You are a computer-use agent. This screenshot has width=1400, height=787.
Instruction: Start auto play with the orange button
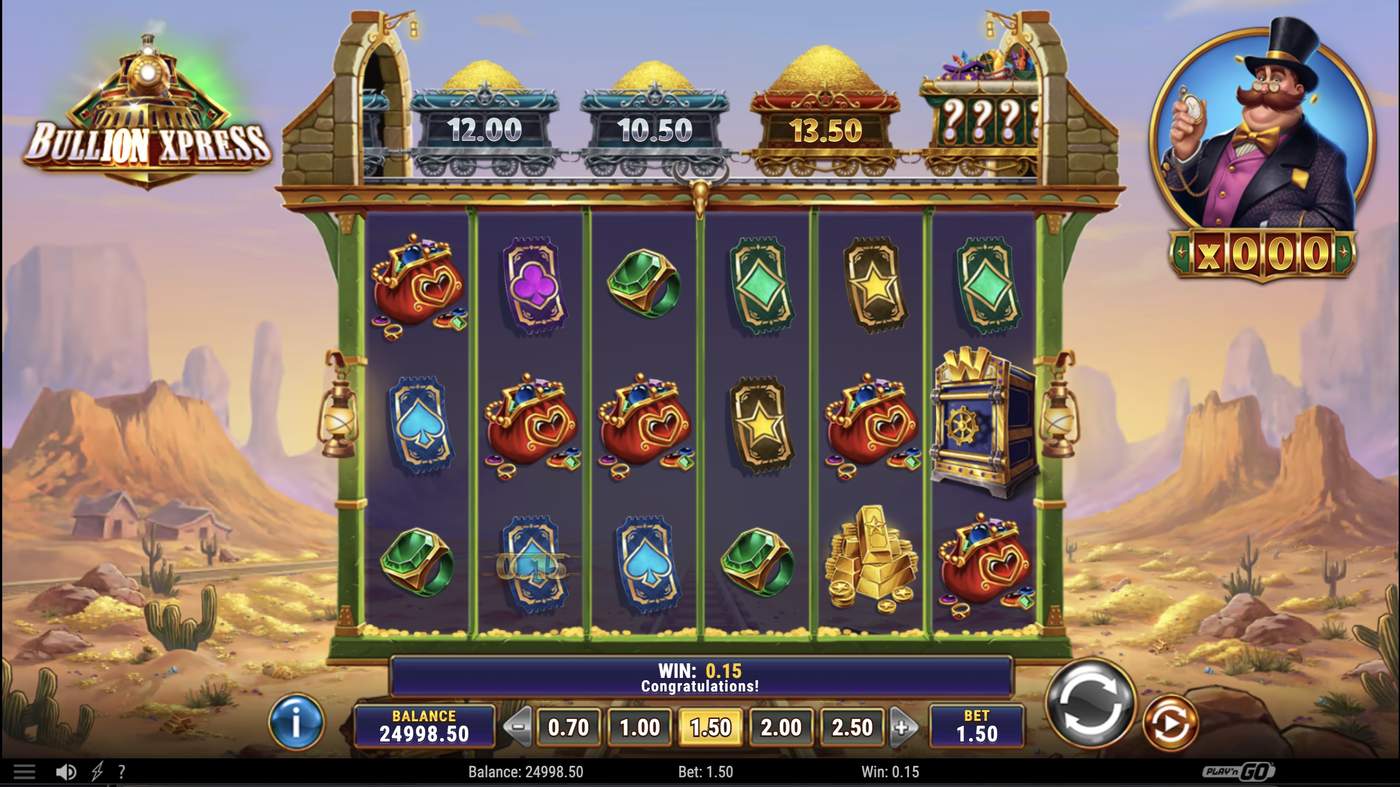pos(1170,722)
